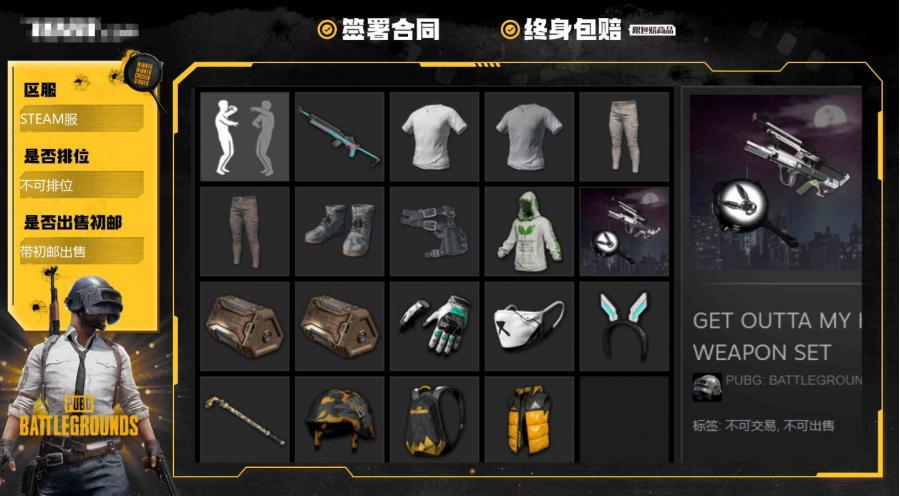Screen dimensions: 900x496
Task: Choose the brown pants slot
Action: click(245, 231)
